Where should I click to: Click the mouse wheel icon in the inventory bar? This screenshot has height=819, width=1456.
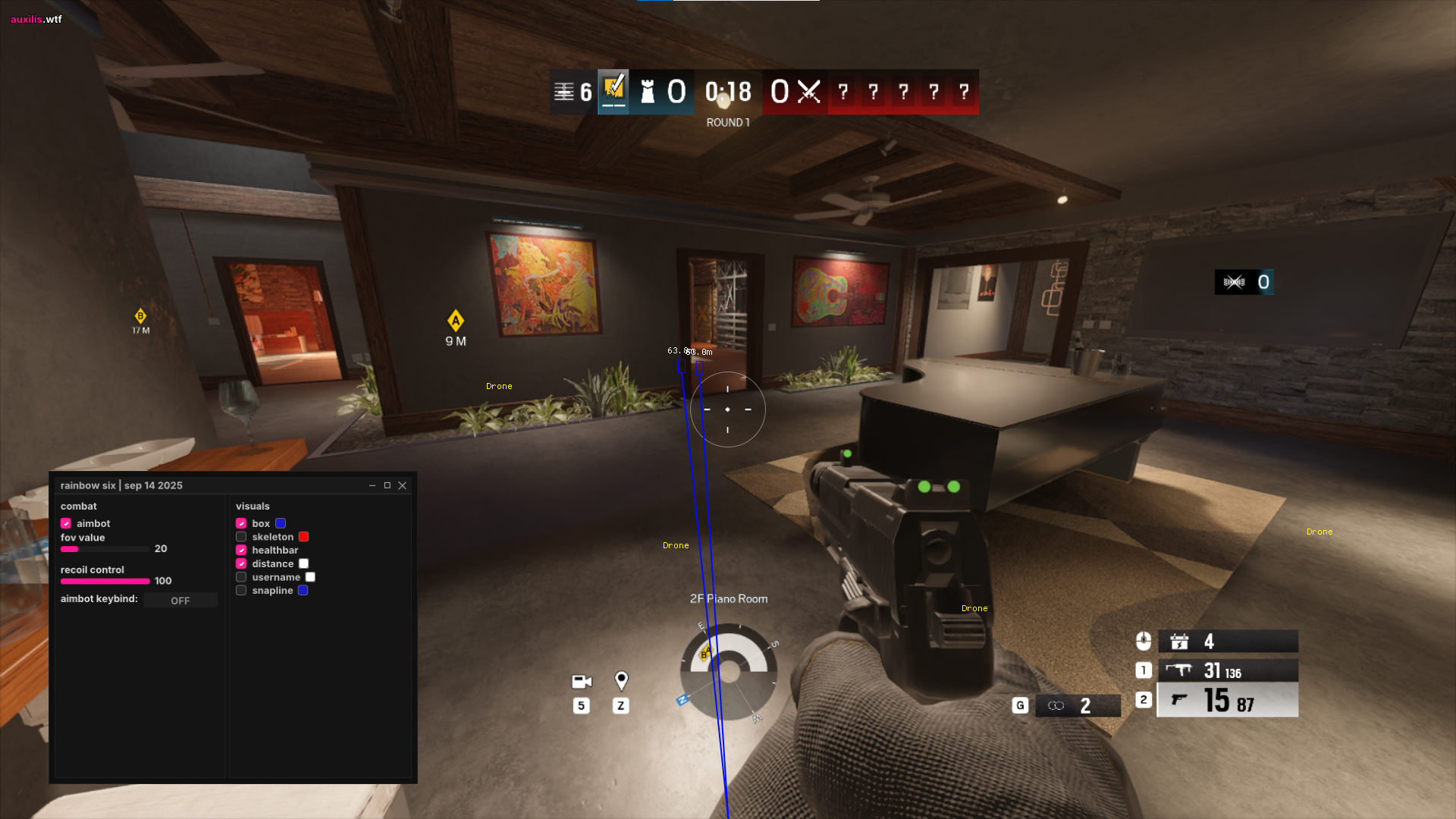pyautogui.click(x=1143, y=641)
